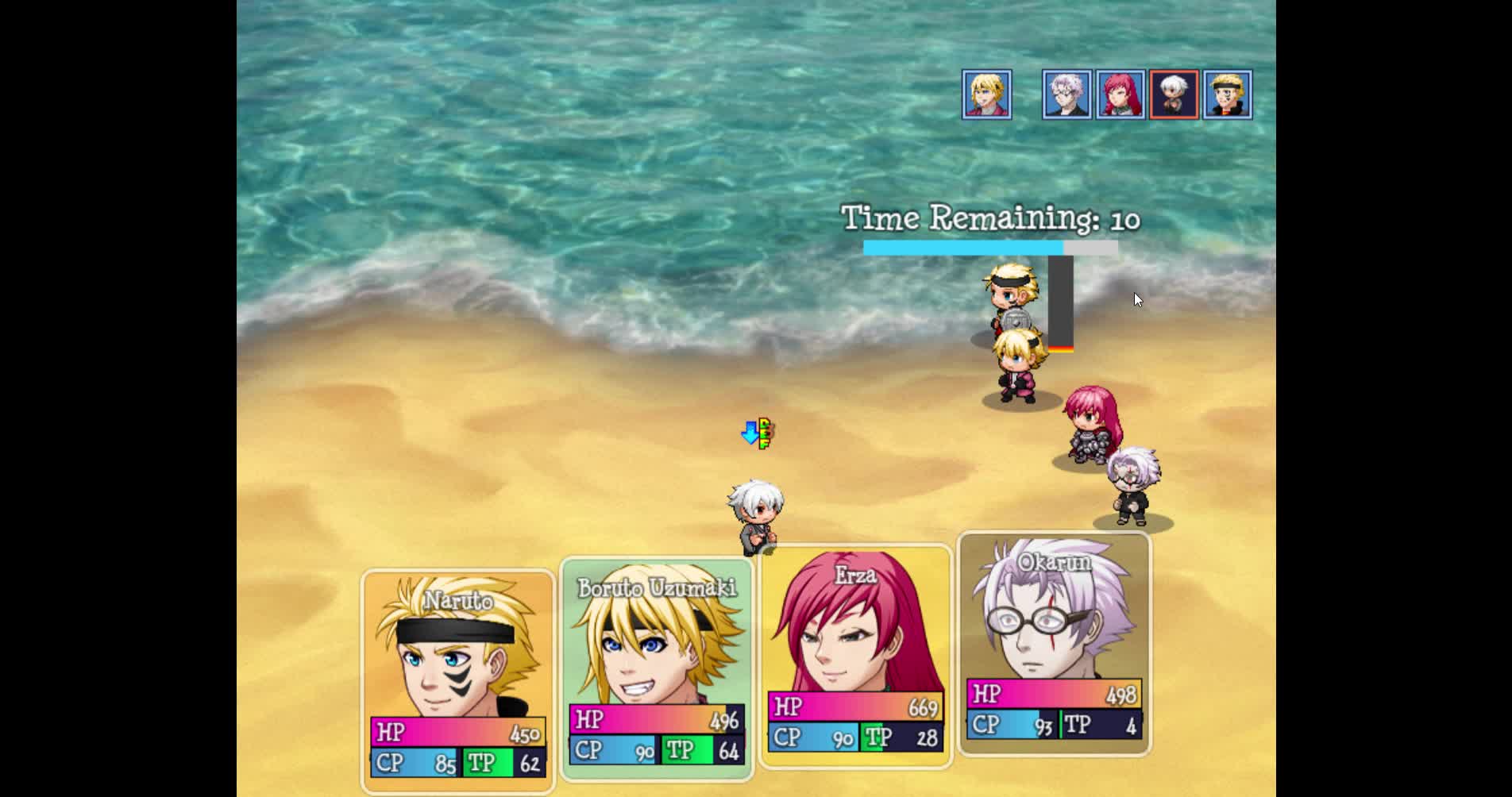The height and width of the screenshot is (797, 1512).
Task: Click the Time Remaining countdown bar
Action: coord(989,247)
